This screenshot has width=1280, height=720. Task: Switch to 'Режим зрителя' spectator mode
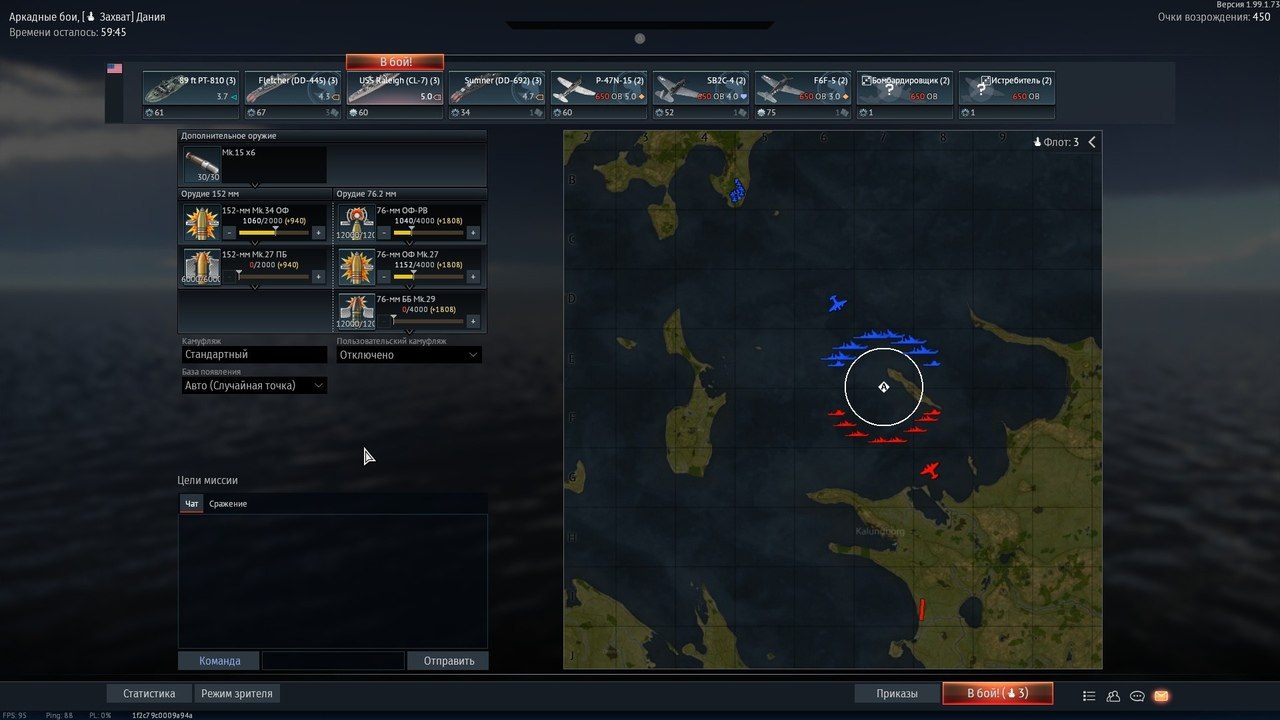237,693
